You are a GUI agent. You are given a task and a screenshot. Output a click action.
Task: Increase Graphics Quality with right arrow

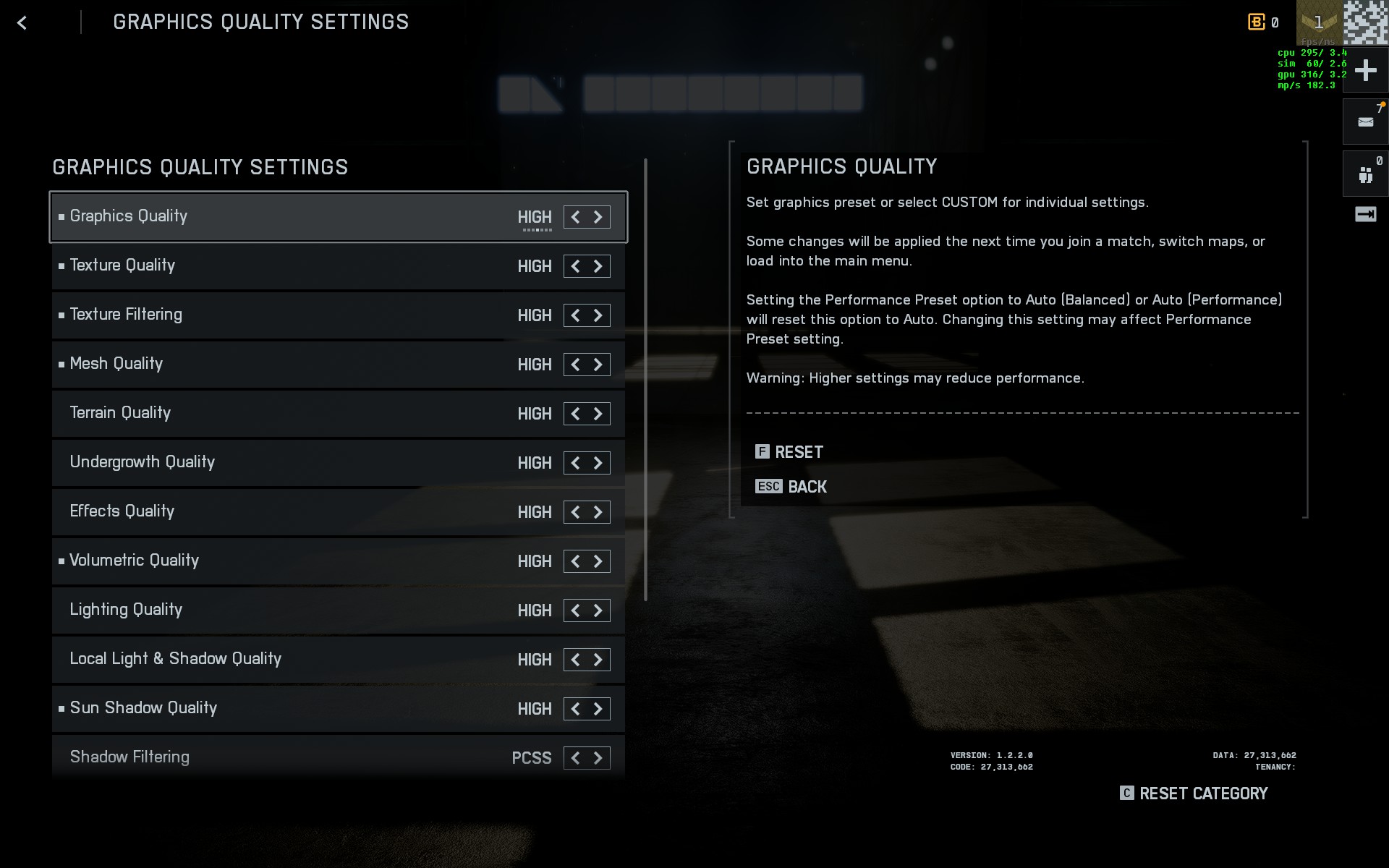pos(598,217)
